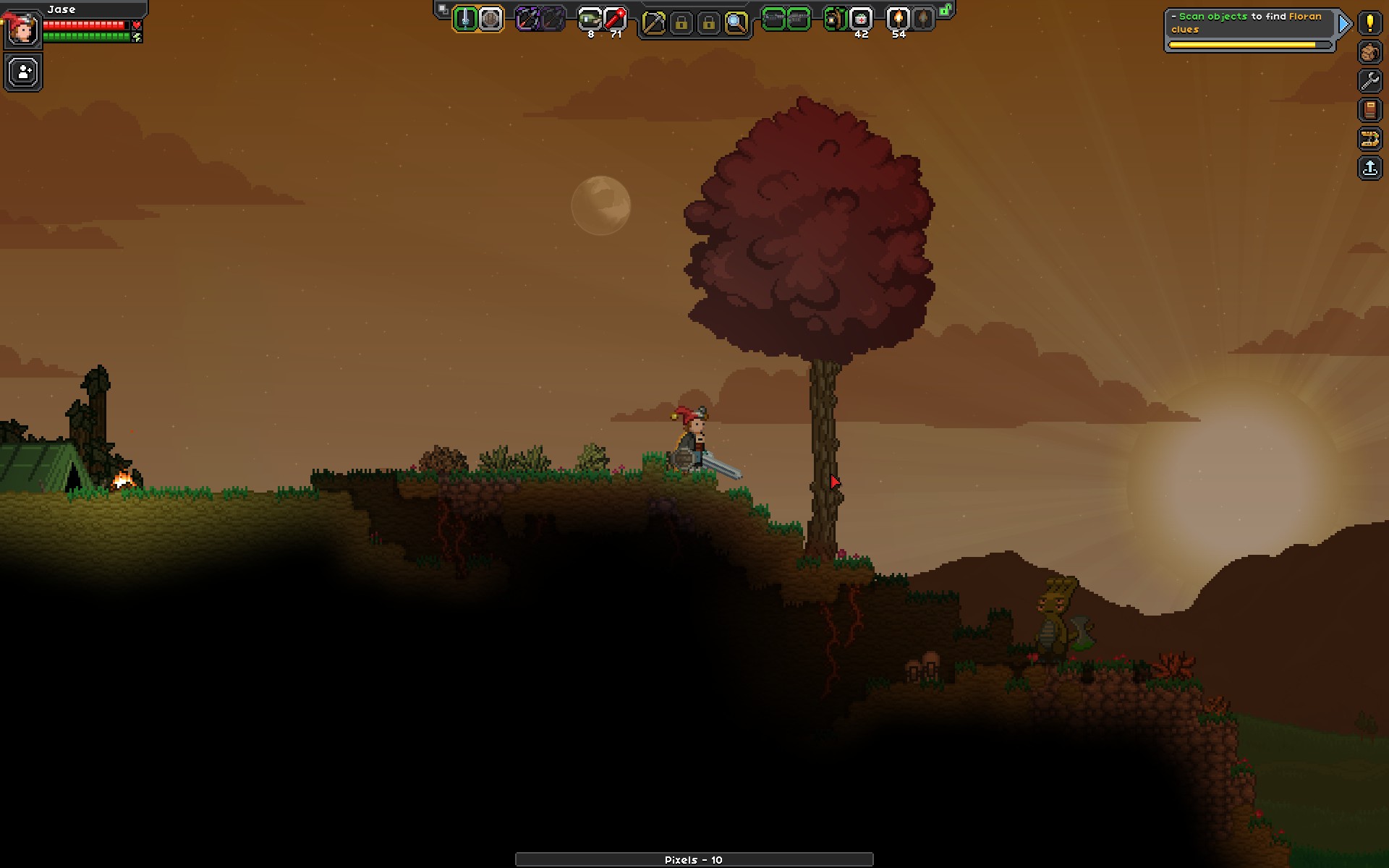Open the quest journal exclamation icon
Screen dimensions: 1389x868
[1369, 23]
